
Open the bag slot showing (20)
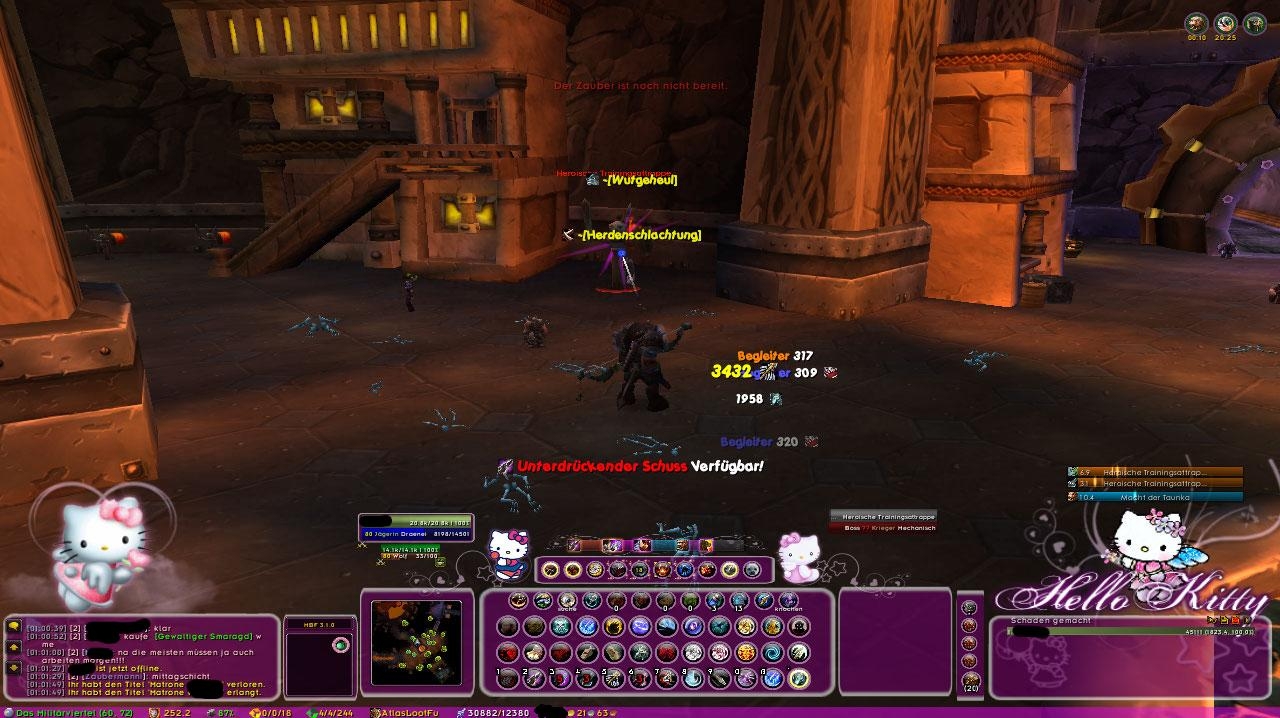pos(969,681)
